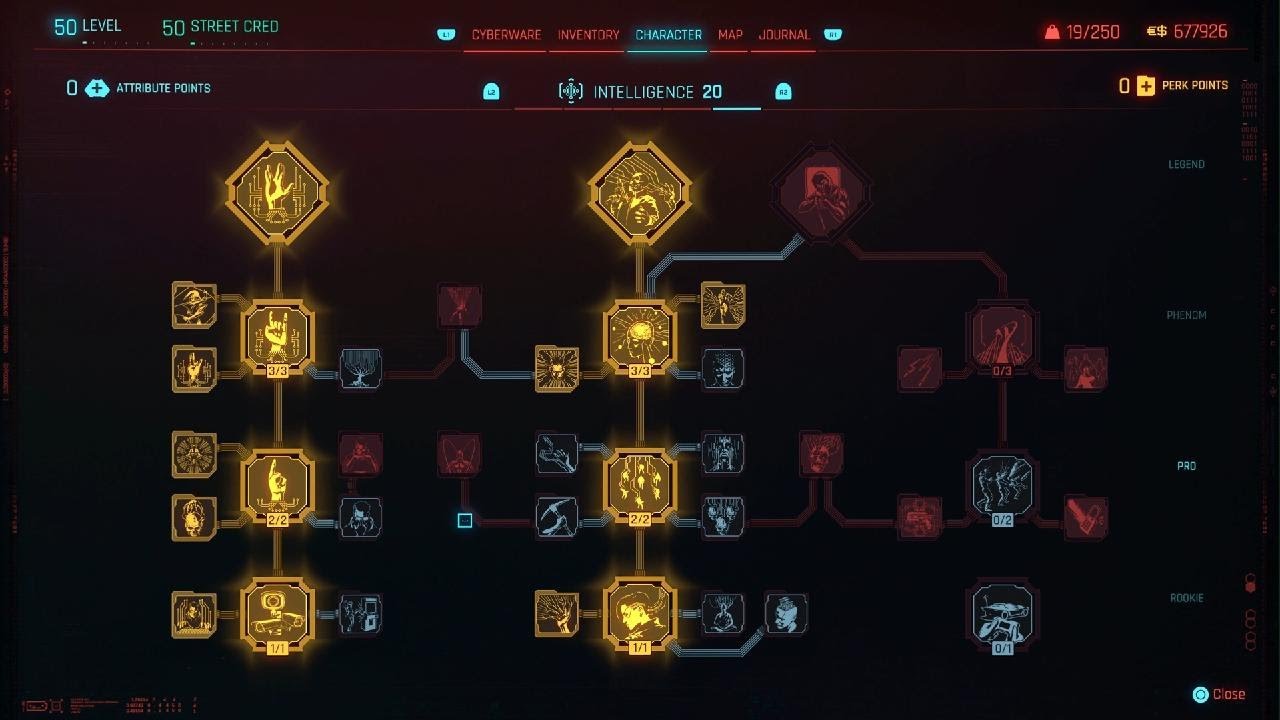
Task: Select the 2/2 pointing finger perk
Action: tap(277, 486)
